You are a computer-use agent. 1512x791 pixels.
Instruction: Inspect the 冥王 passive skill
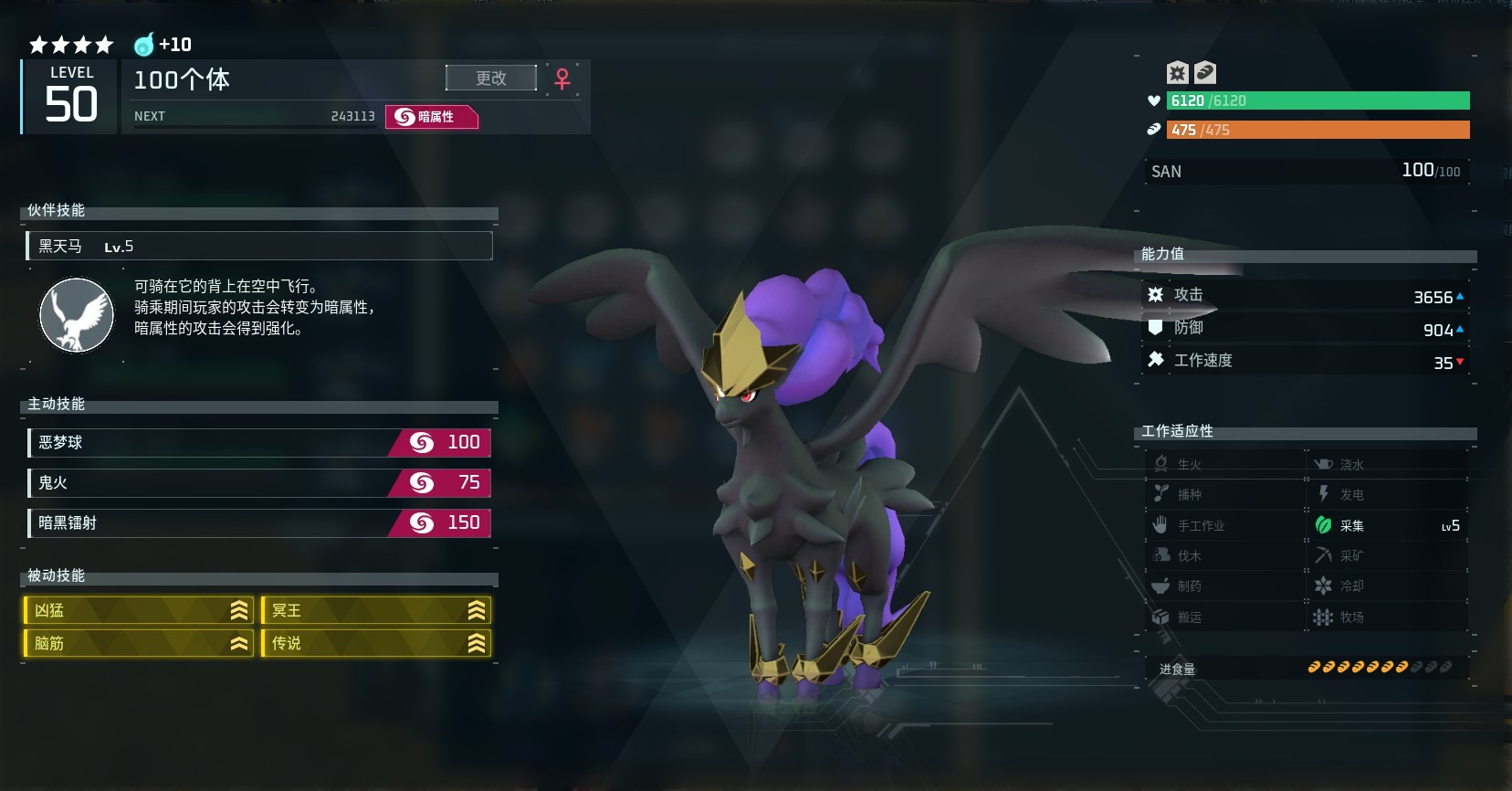click(x=376, y=610)
